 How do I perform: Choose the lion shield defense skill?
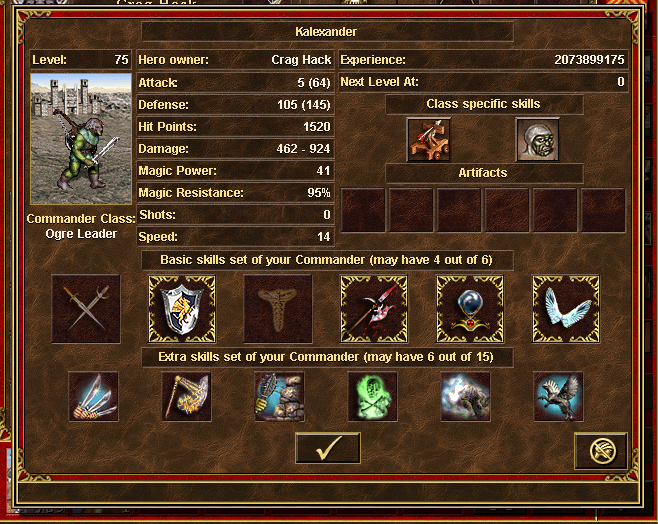182,309
